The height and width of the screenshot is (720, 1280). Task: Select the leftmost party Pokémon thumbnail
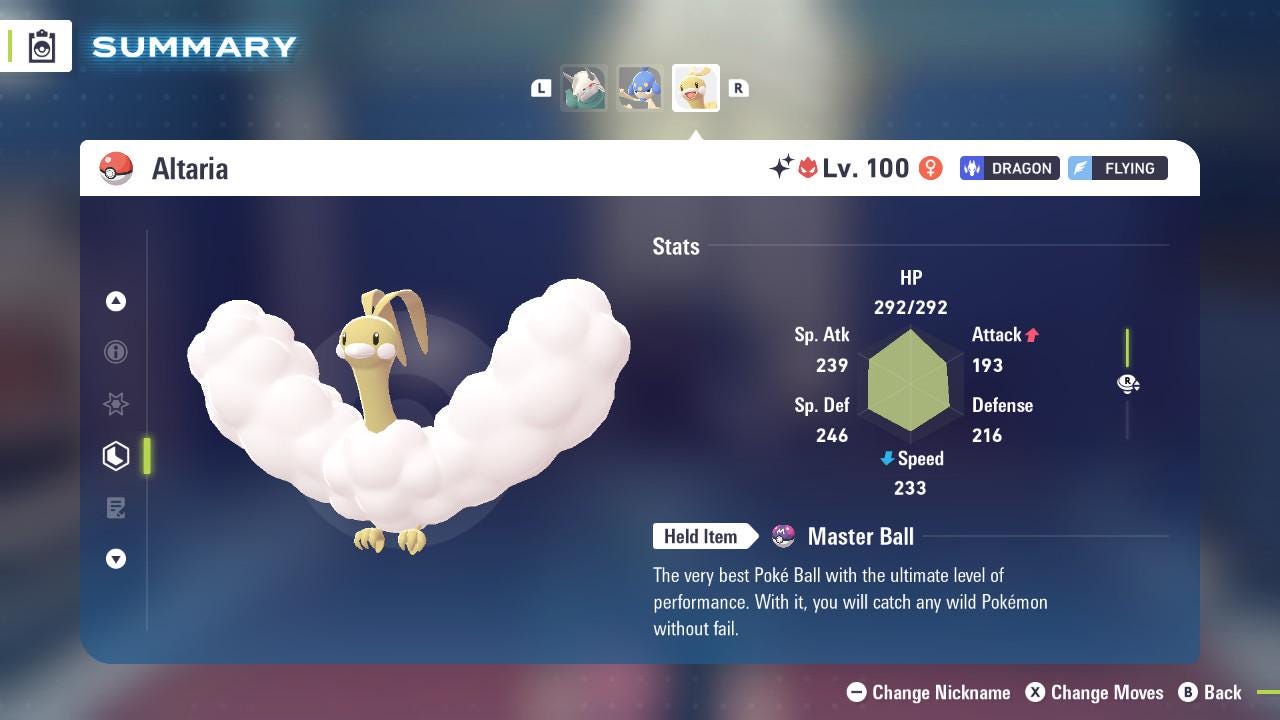pos(584,88)
